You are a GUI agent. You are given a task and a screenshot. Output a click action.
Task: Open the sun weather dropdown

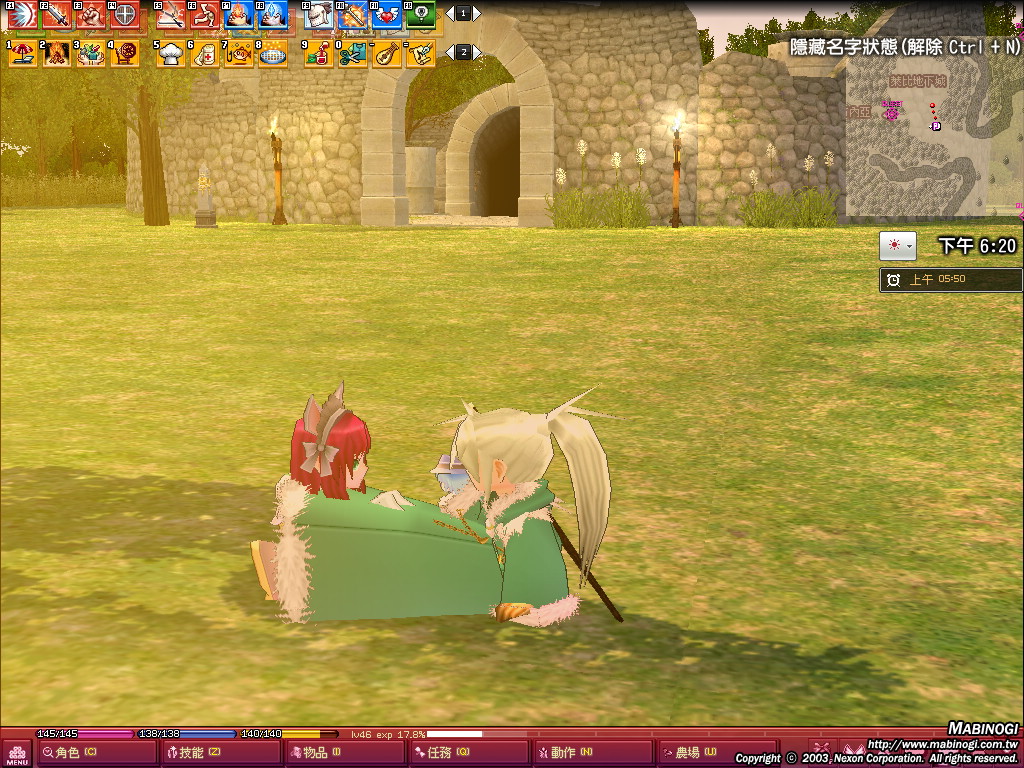coord(897,246)
